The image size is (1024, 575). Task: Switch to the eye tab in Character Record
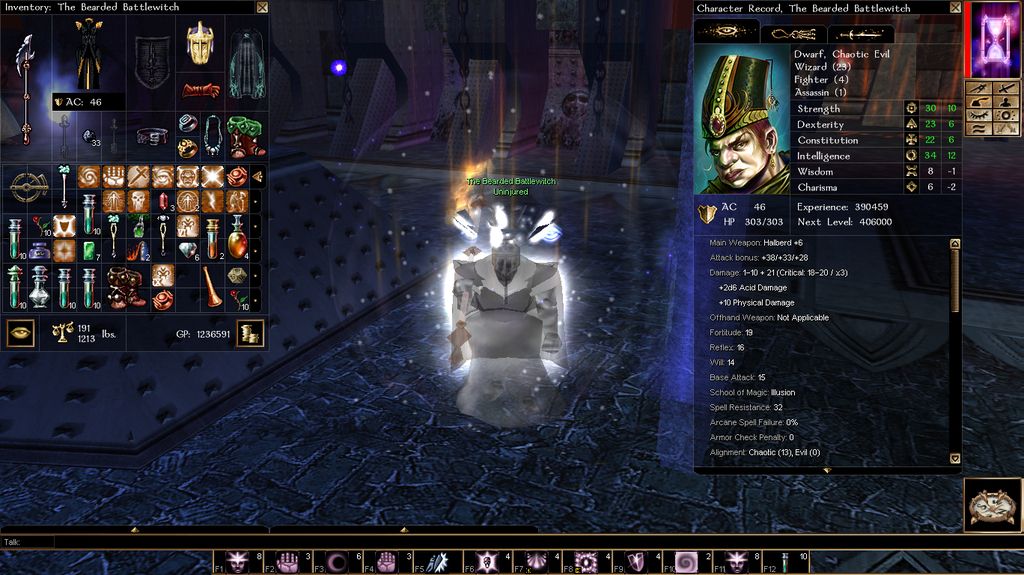(727, 32)
